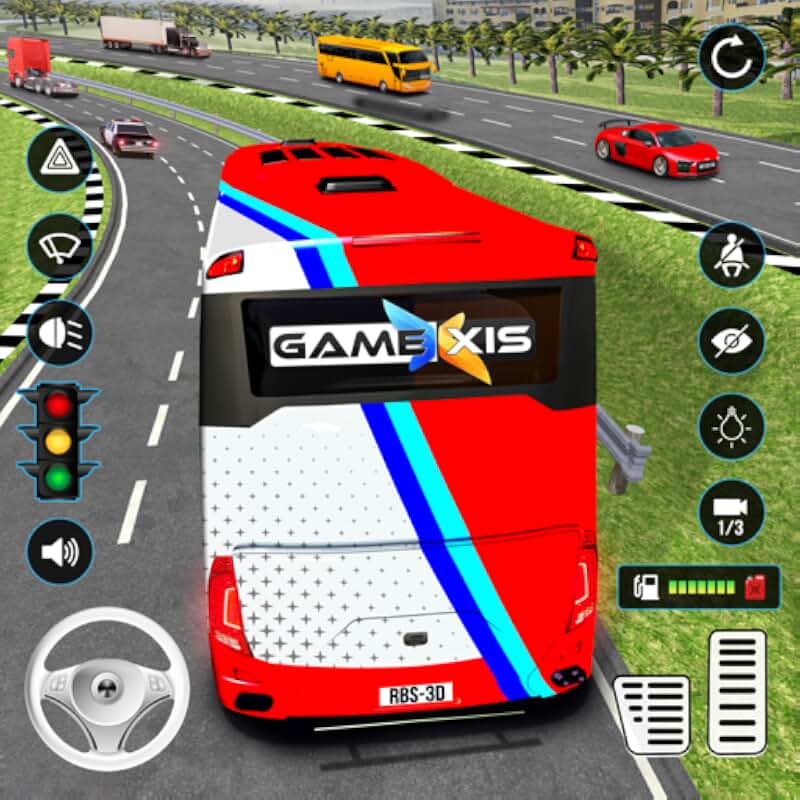Step on the brake pedal
Screen dimensions: 800x800
pos(652,714)
